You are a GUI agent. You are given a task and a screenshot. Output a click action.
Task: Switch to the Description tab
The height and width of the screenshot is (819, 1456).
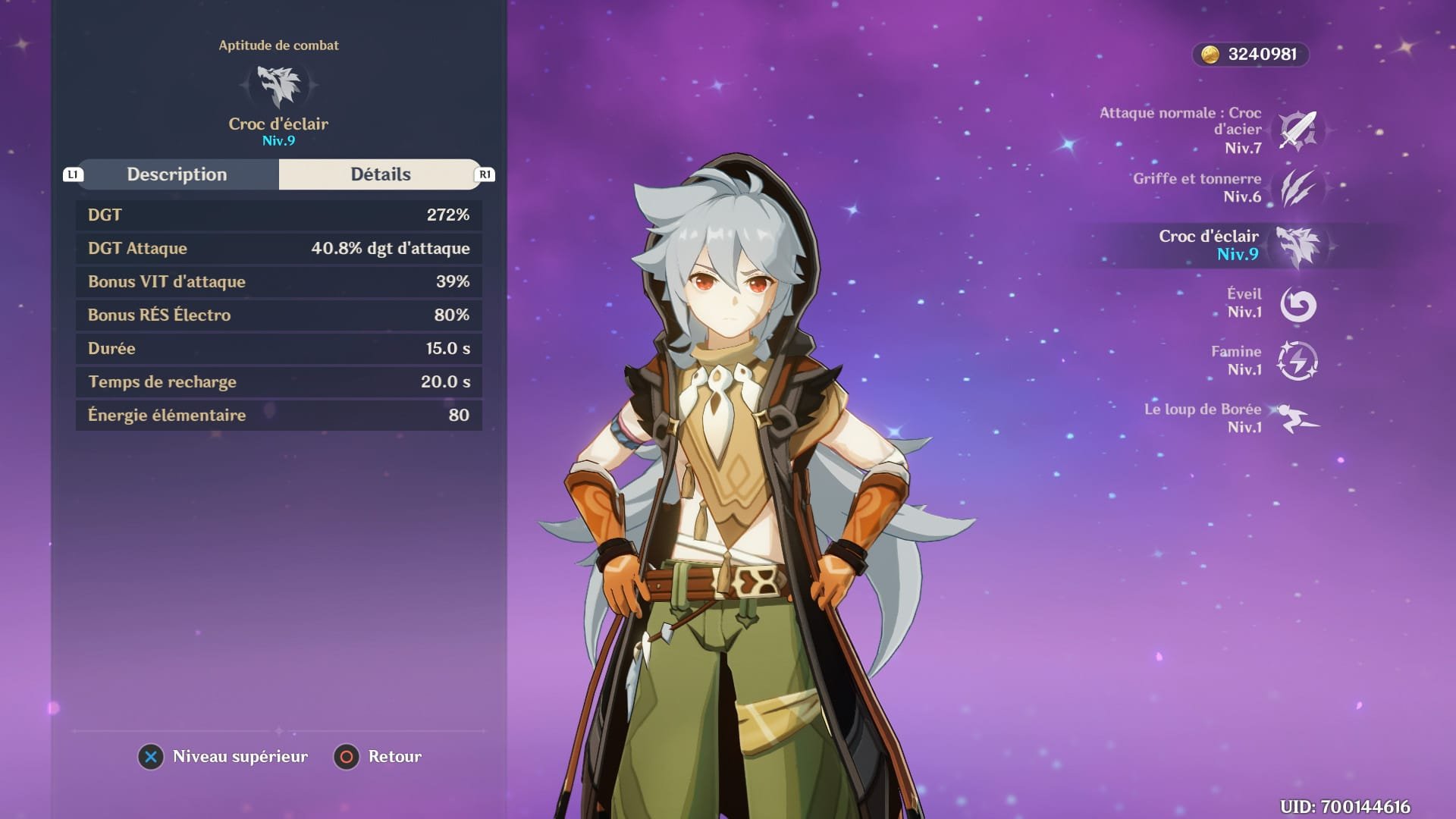pyautogui.click(x=177, y=174)
